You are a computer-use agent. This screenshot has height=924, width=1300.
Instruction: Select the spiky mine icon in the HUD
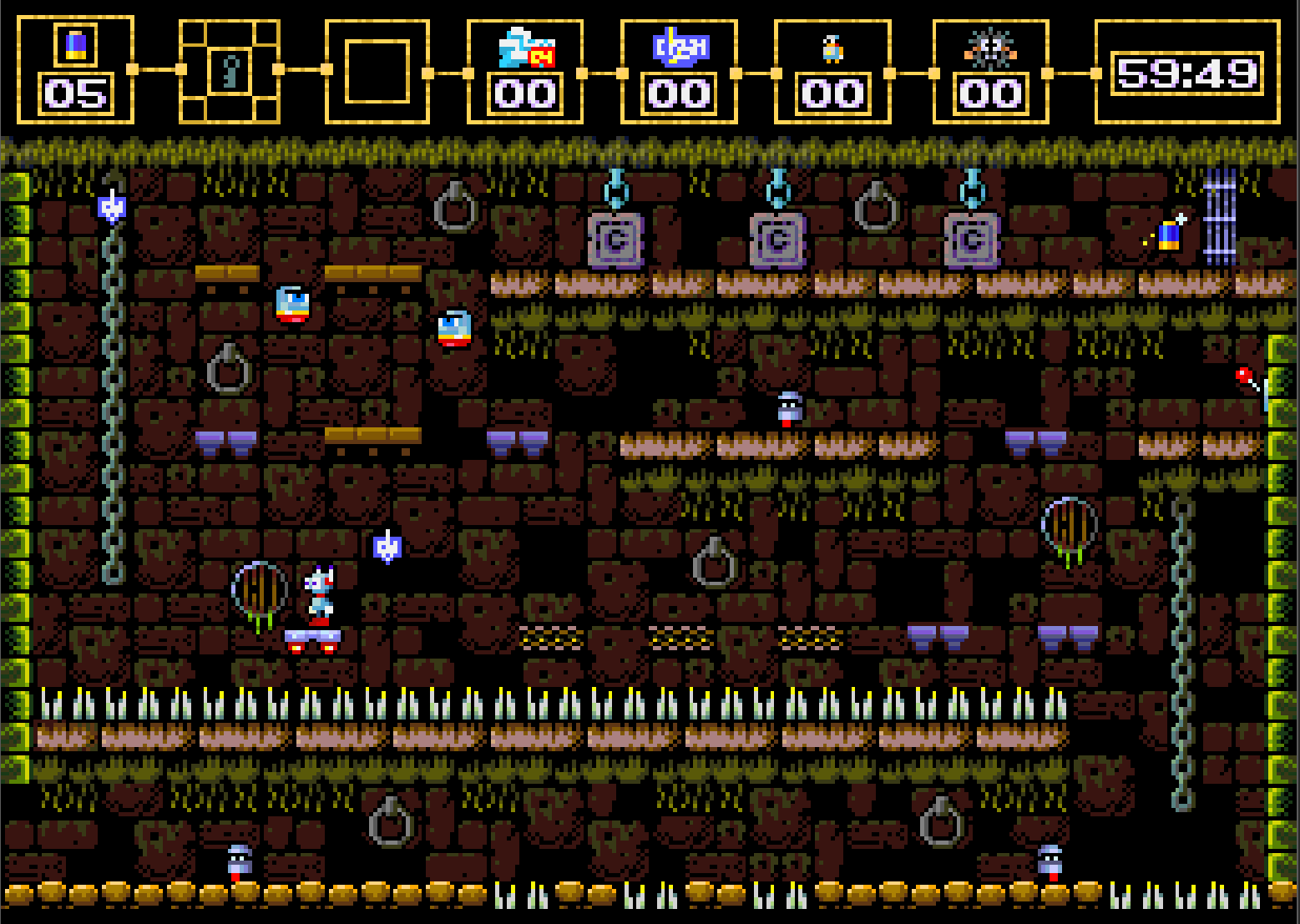[990, 48]
